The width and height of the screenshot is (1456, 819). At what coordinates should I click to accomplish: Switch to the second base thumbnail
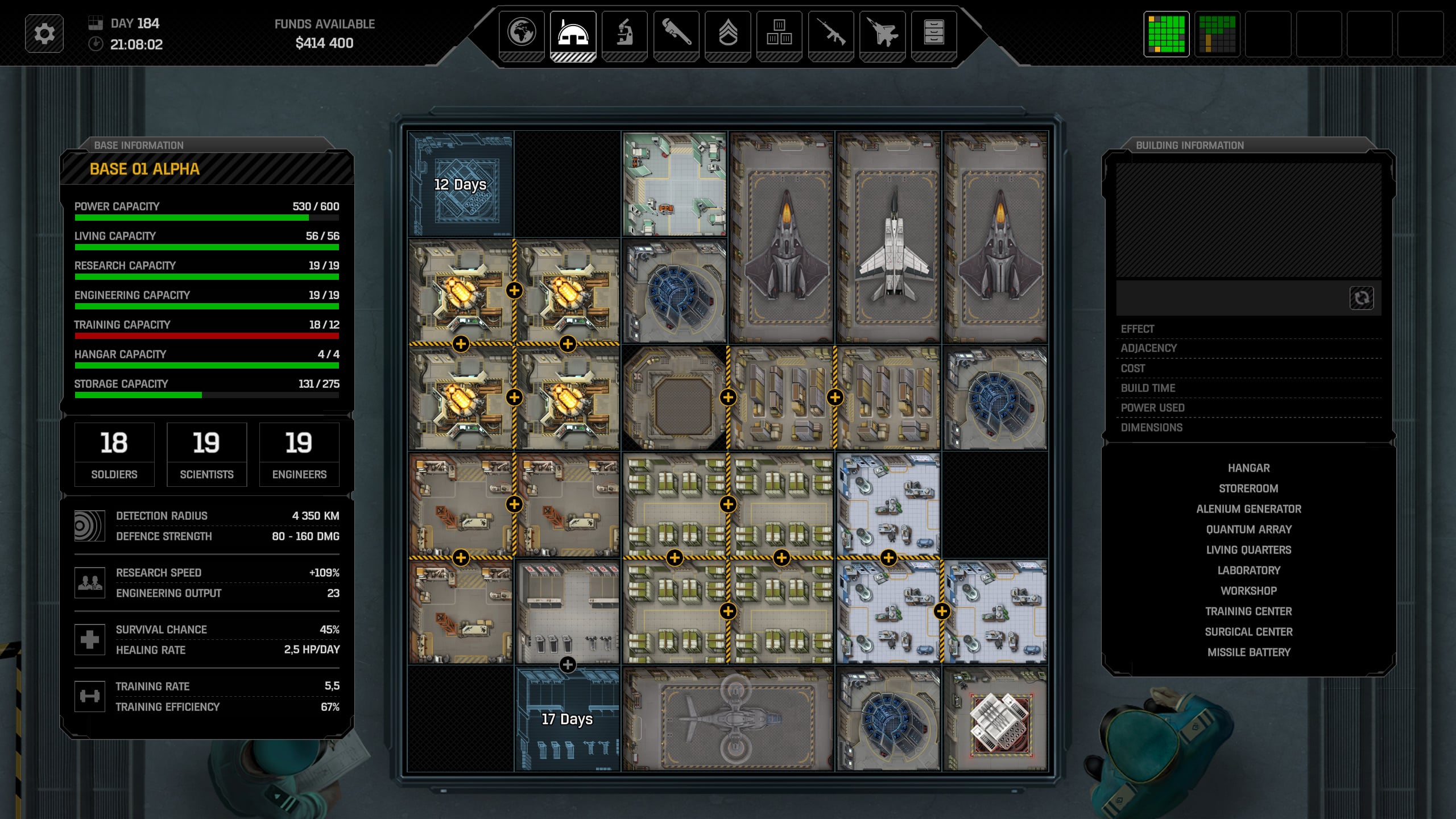(1217, 34)
